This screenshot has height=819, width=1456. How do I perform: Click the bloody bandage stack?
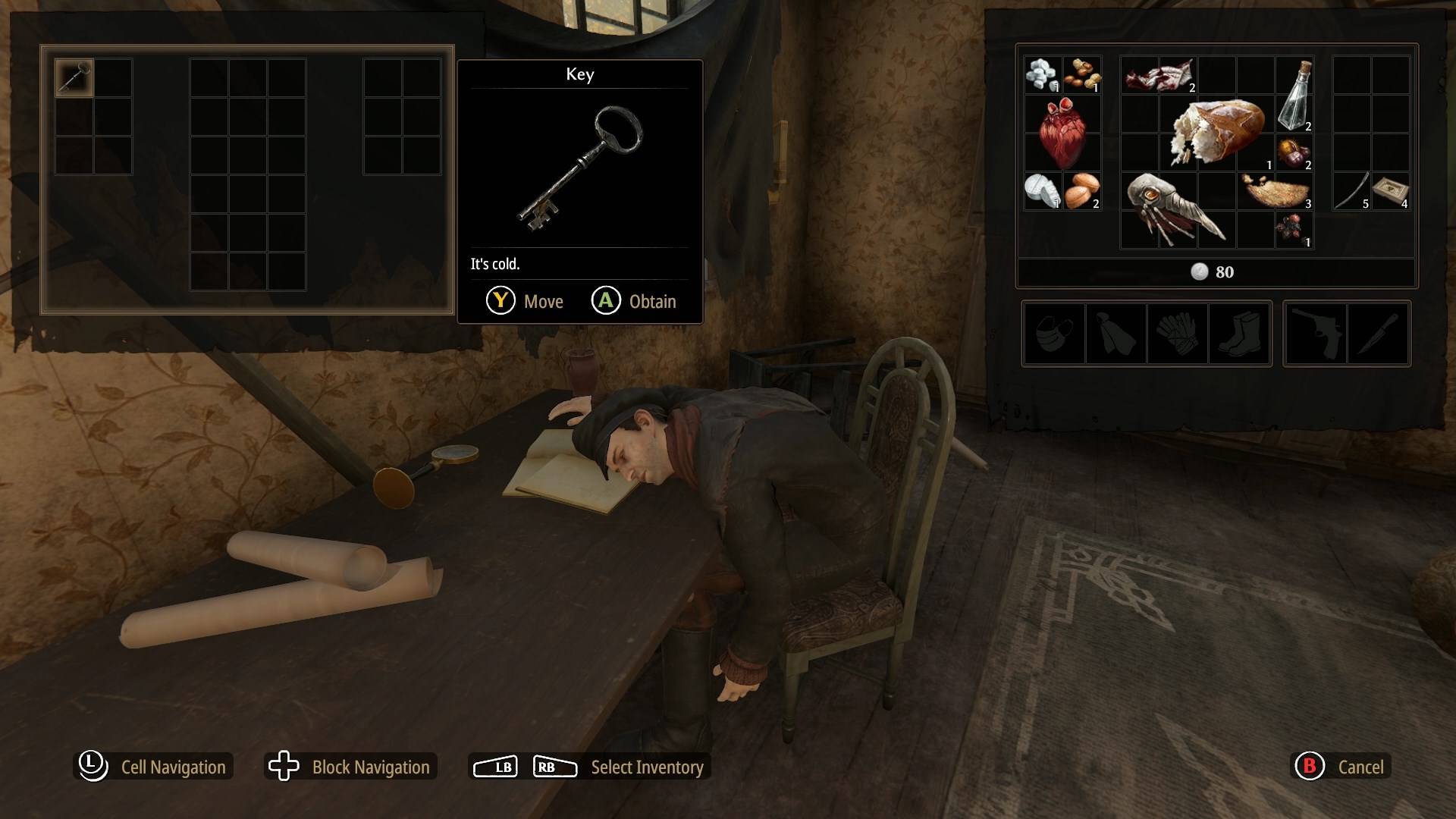coord(1160,76)
